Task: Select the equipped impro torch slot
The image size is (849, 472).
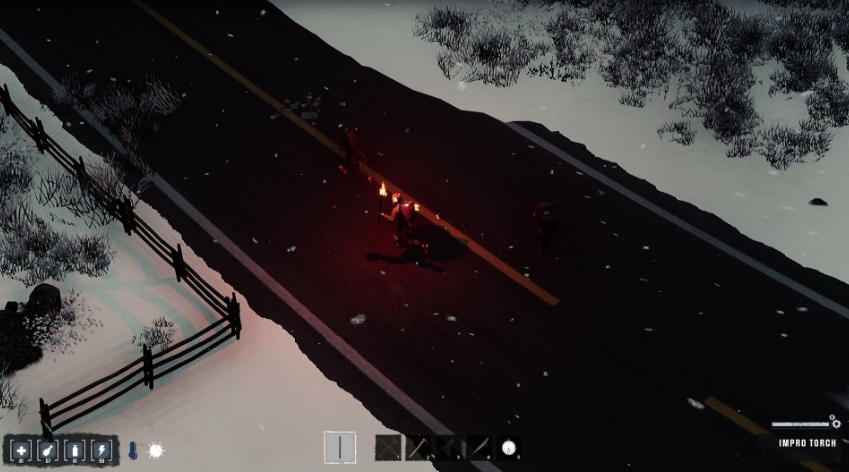Action: click(x=339, y=448)
